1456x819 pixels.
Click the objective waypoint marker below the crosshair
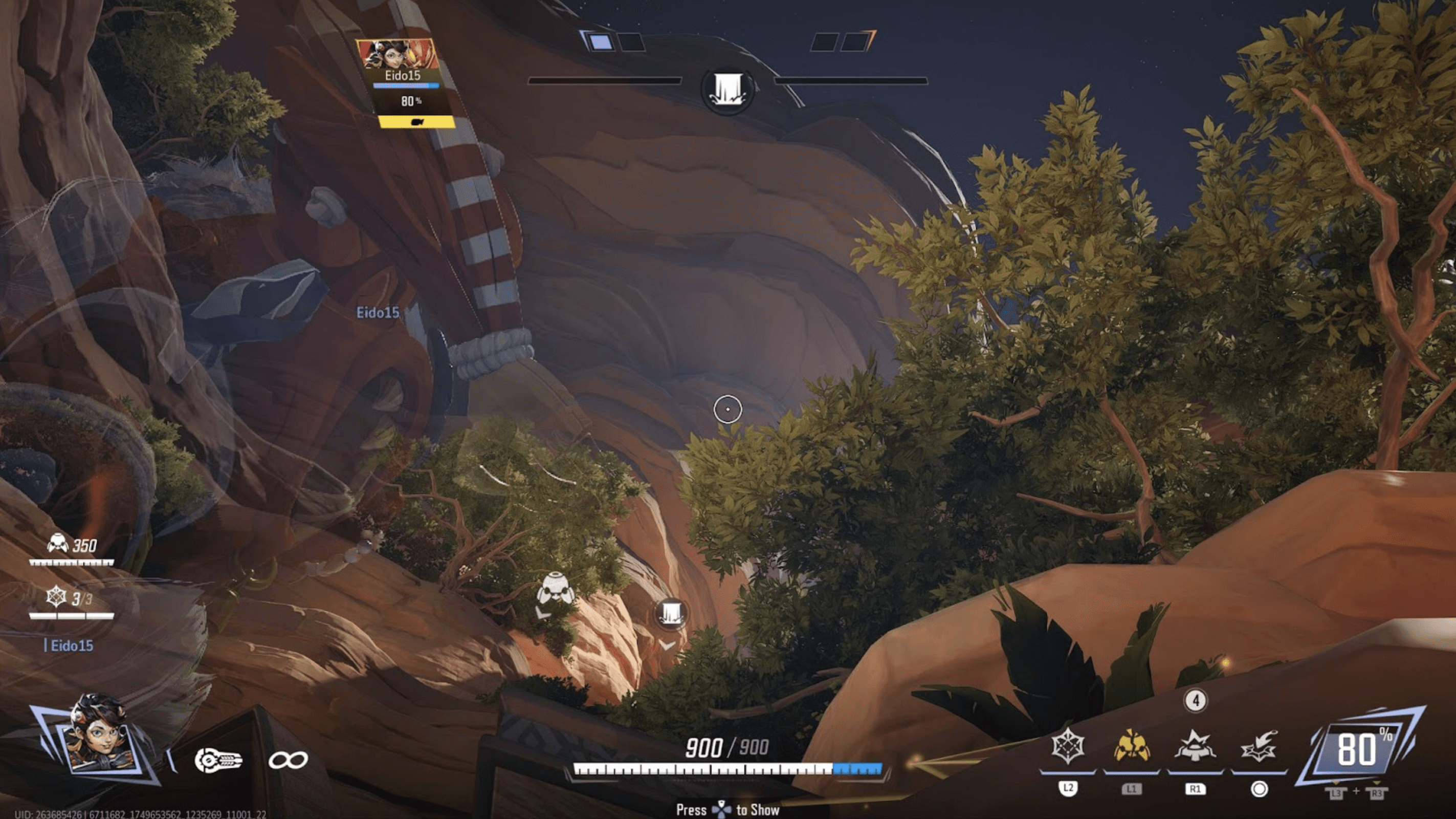pyautogui.click(x=670, y=613)
